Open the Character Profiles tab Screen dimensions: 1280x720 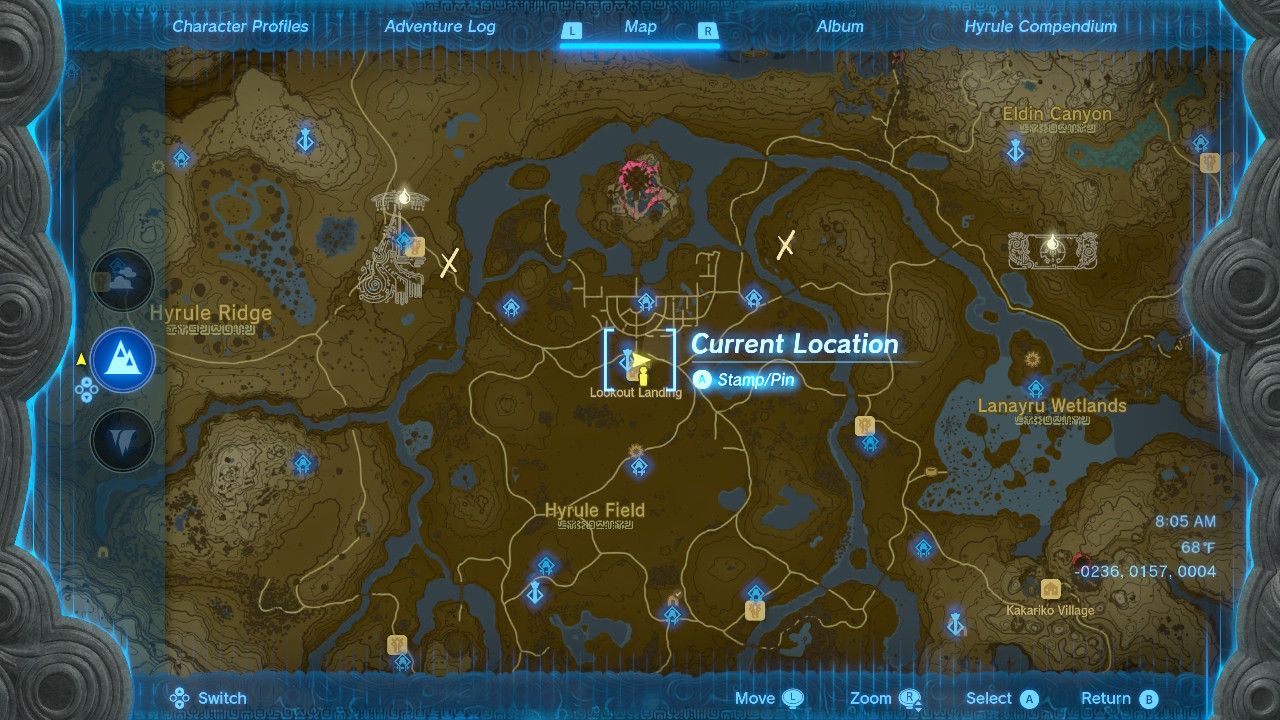240,27
